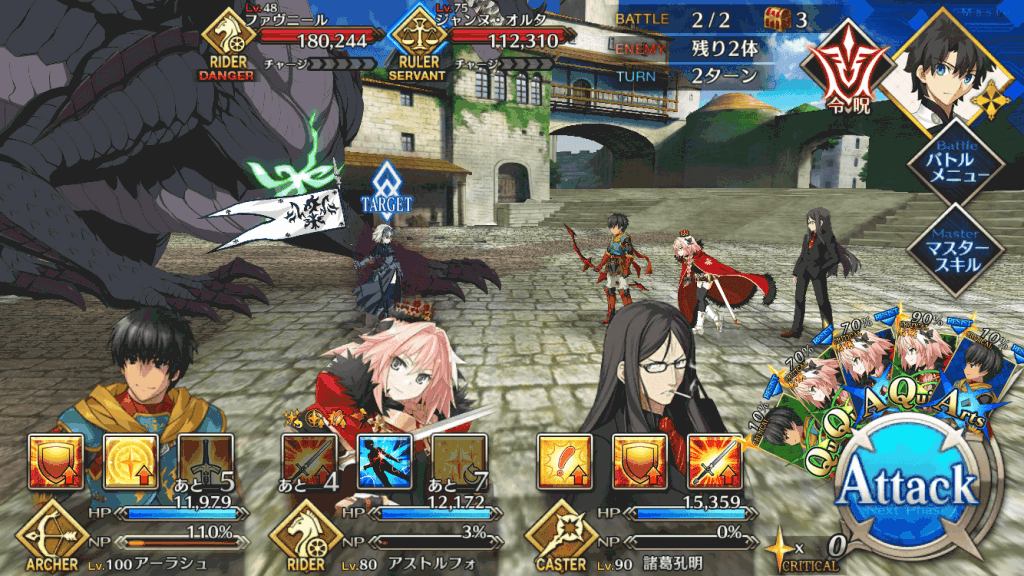Activate Arash's glowing target circle skill
Viewport: 1024px width, 576px height.
coord(129,459)
